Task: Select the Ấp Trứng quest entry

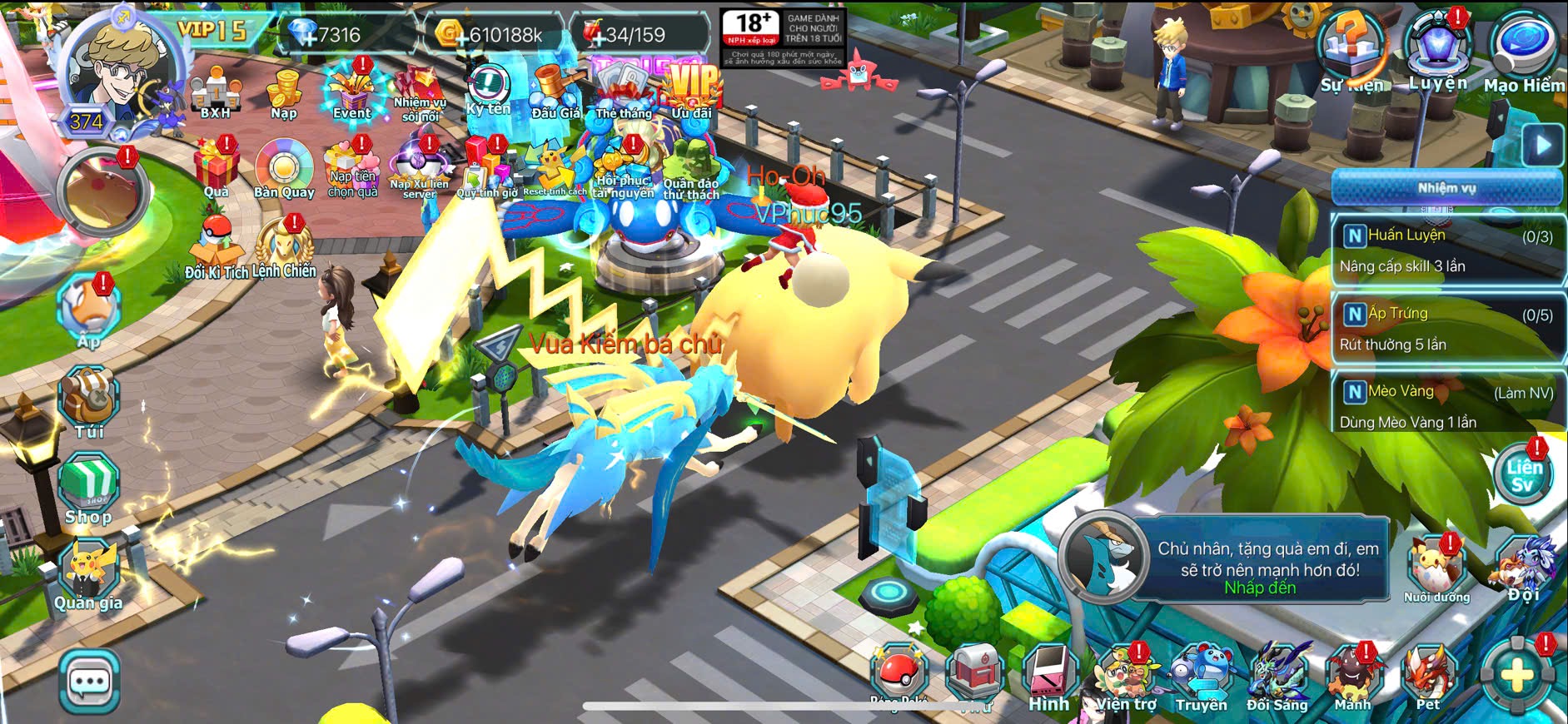Action: pyautogui.click(x=1446, y=329)
